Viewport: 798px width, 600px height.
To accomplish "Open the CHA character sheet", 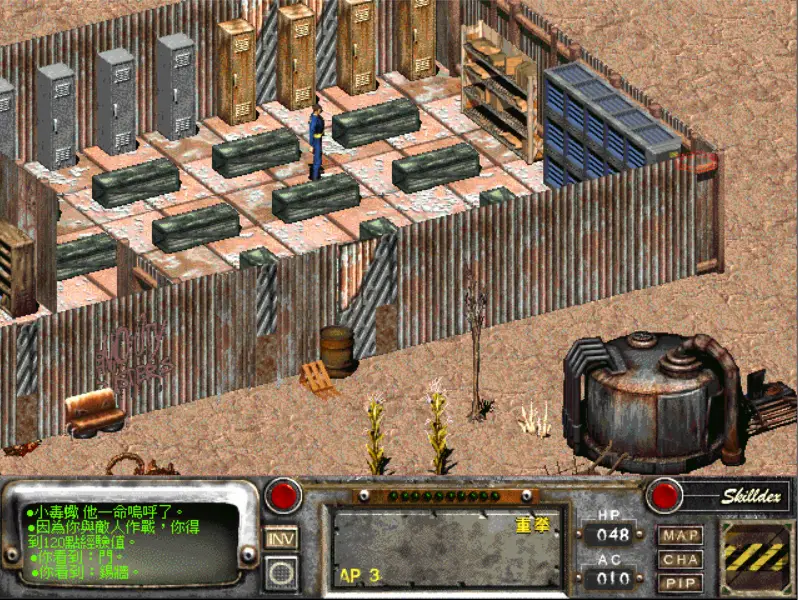I will point(679,560).
